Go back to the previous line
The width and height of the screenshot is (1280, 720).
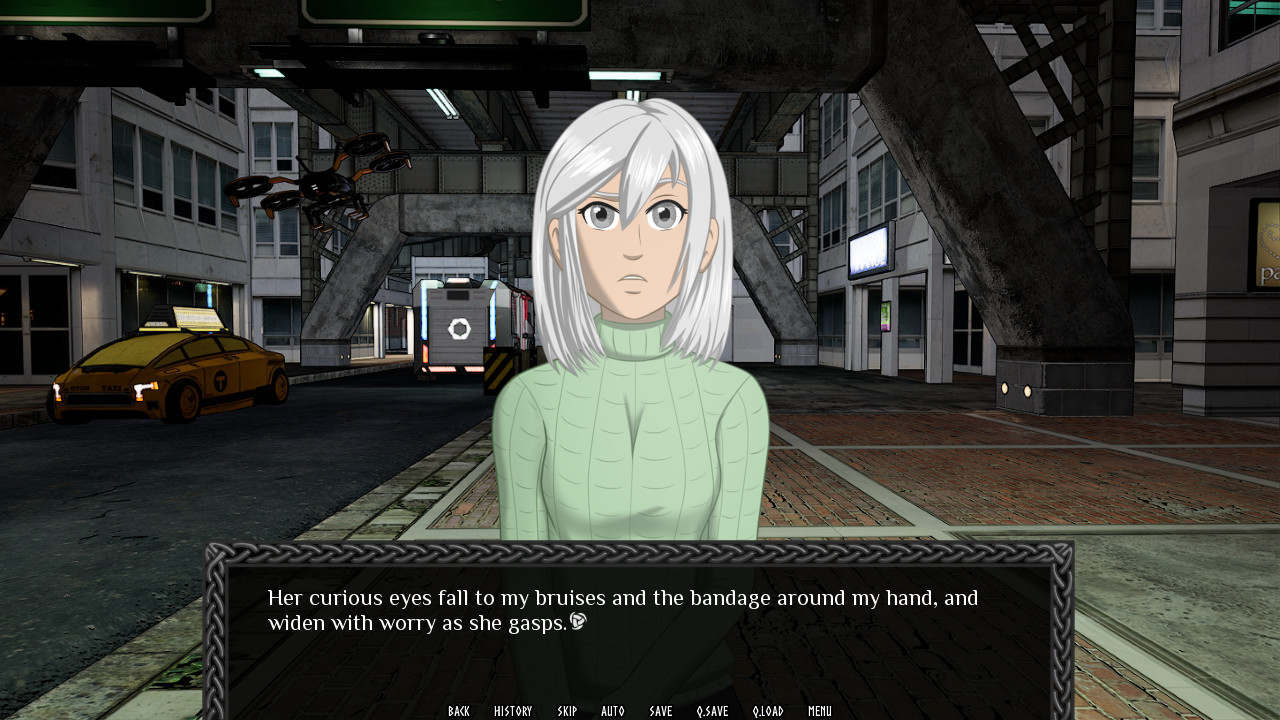click(x=459, y=711)
